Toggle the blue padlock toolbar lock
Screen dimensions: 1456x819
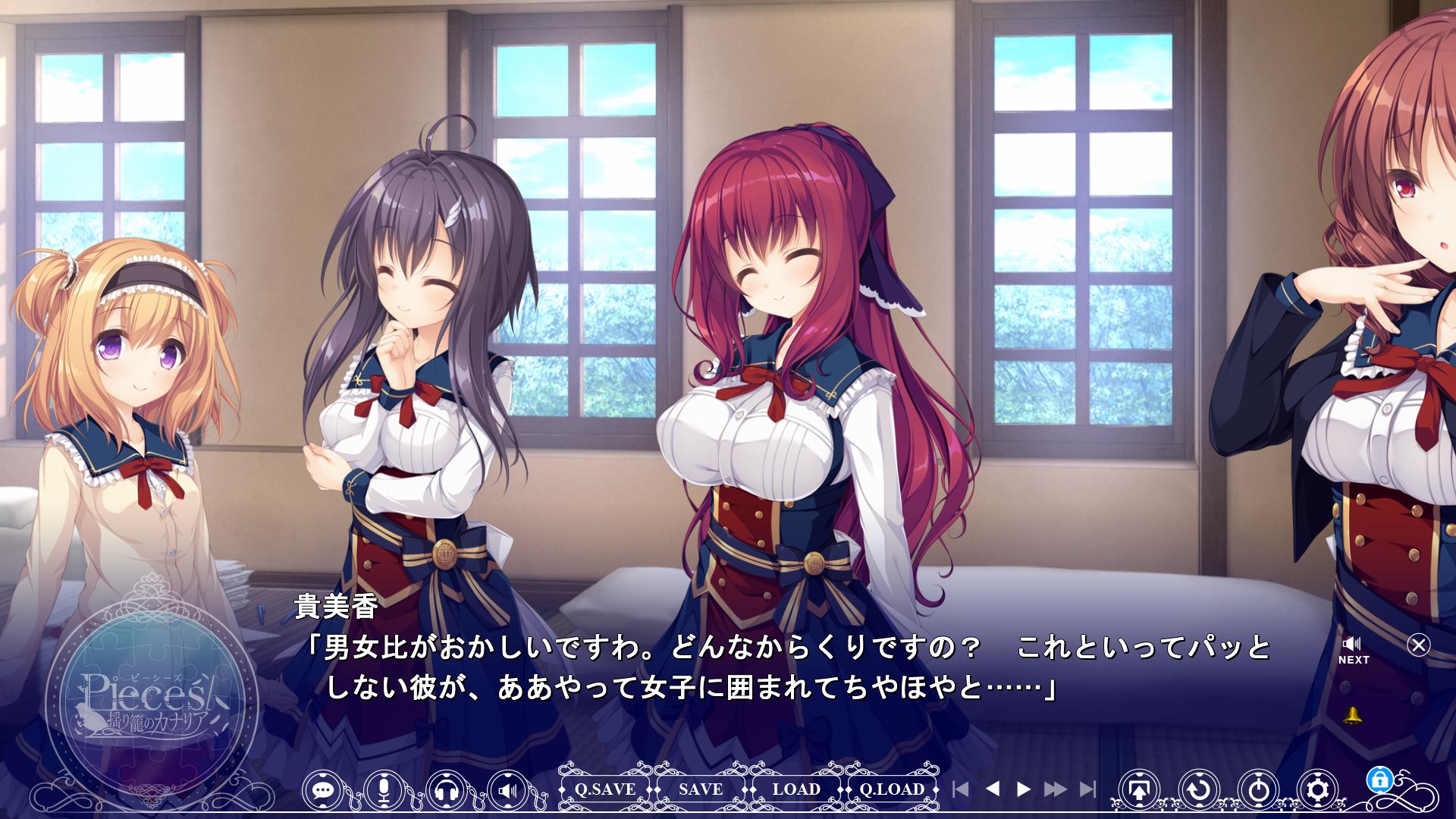[x=1378, y=779]
